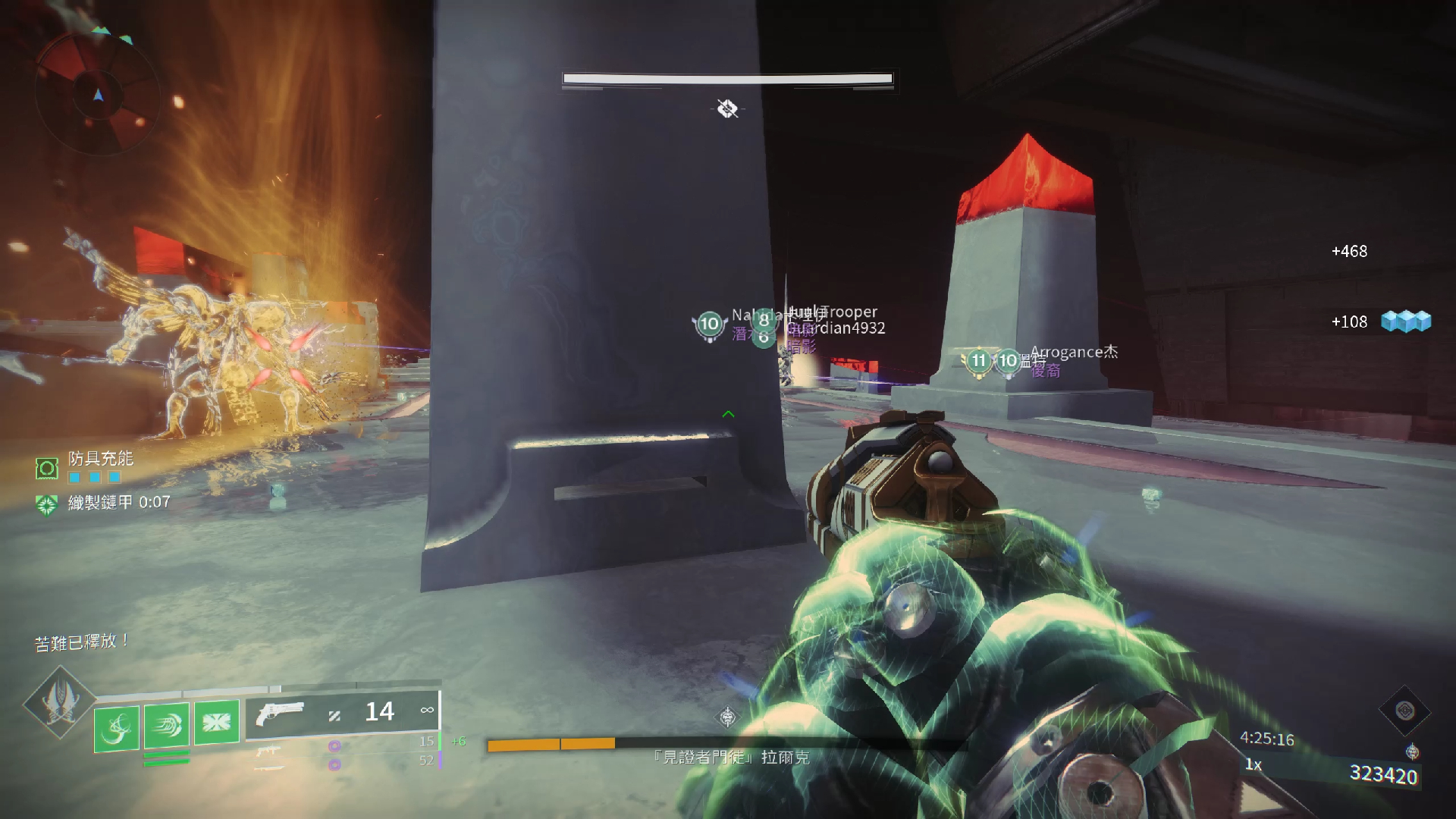
Task: Select the equipped hand cannon weapon
Action: [x=280, y=714]
